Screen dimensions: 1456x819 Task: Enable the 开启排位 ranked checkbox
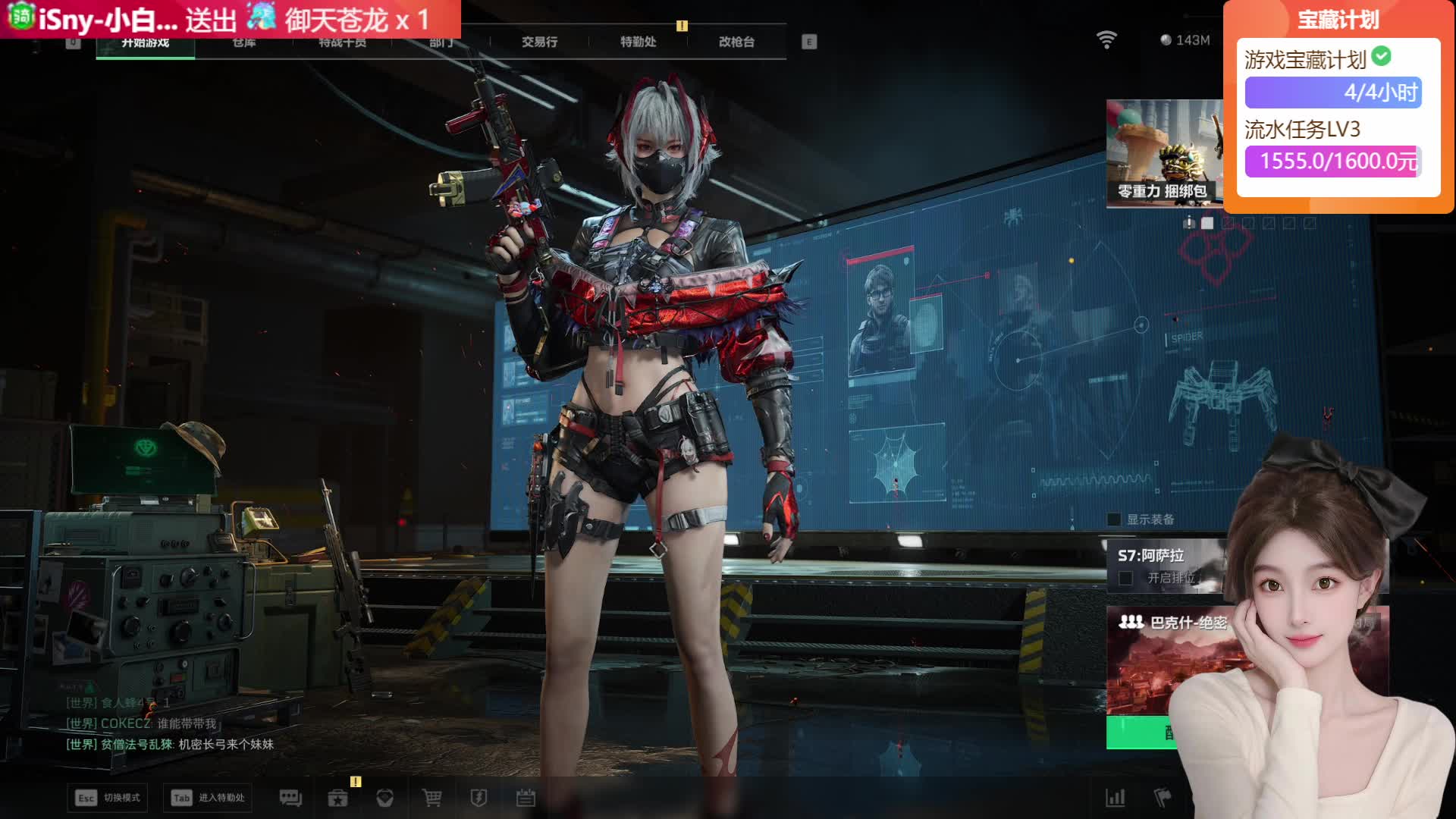(1126, 579)
